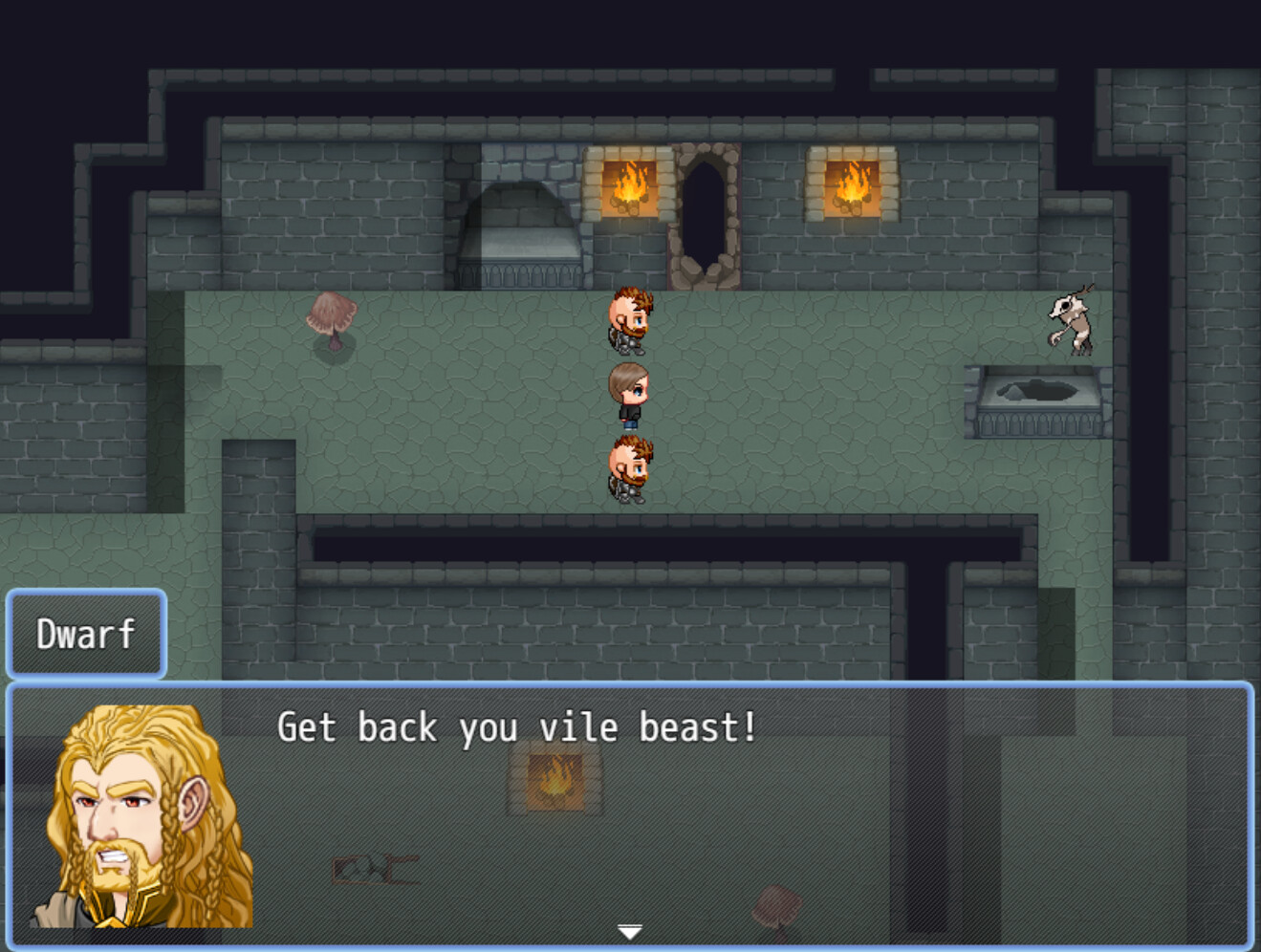Click the dark well opening near the skeleton
The width and height of the screenshot is (1261, 952).
pyautogui.click(x=1042, y=392)
